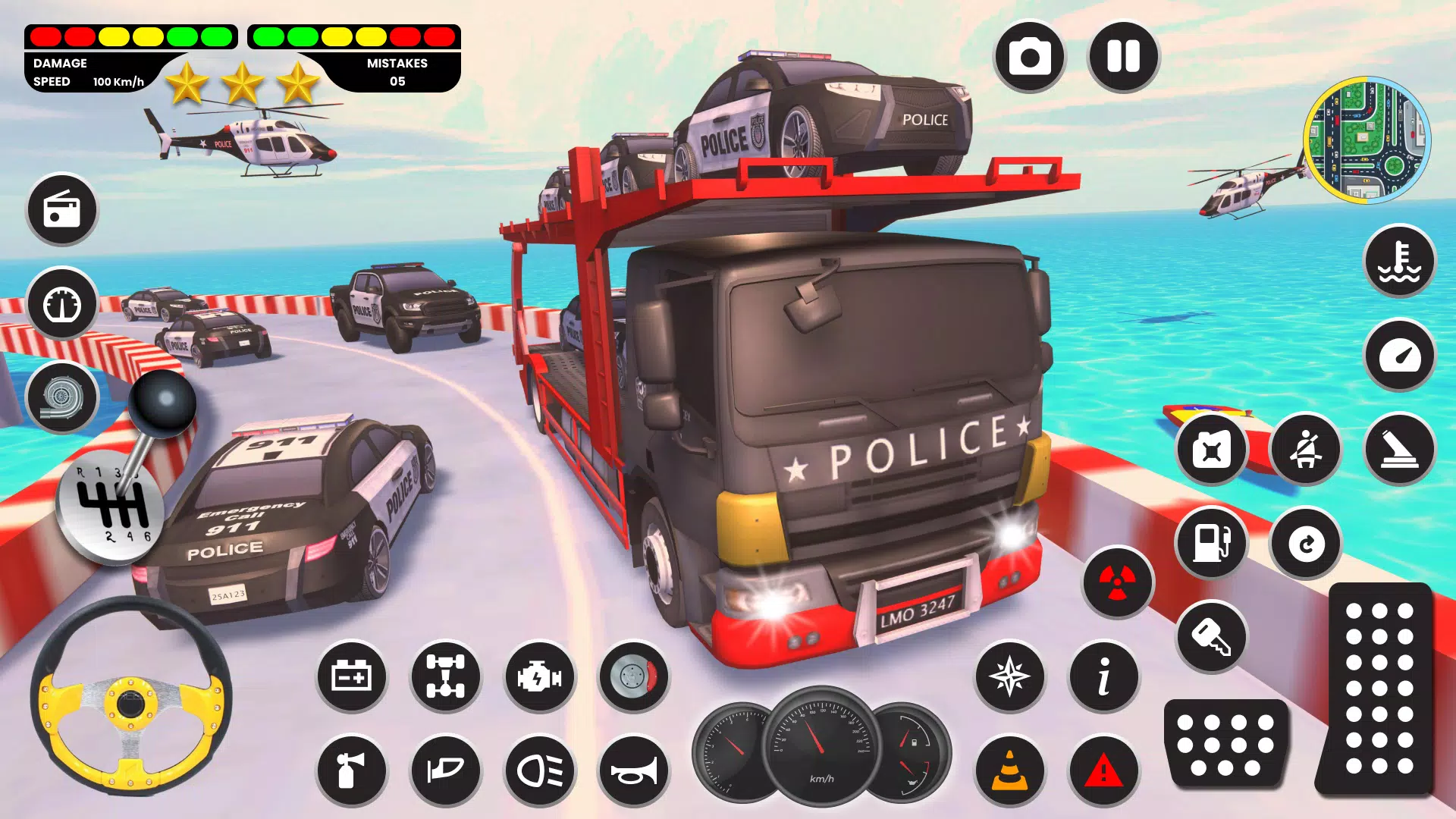Check the engine status icon

(539, 677)
